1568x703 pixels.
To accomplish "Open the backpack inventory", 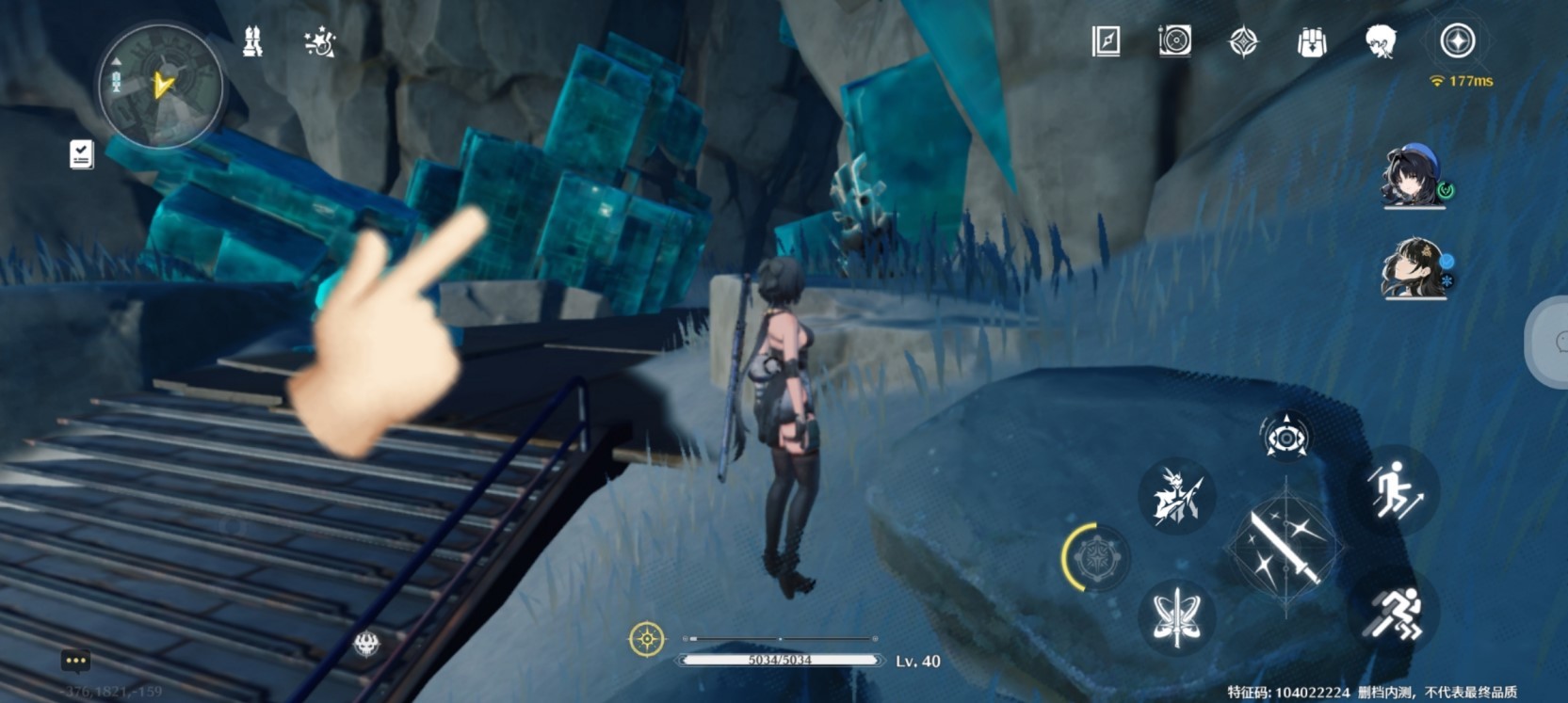I will (1312, 41).
